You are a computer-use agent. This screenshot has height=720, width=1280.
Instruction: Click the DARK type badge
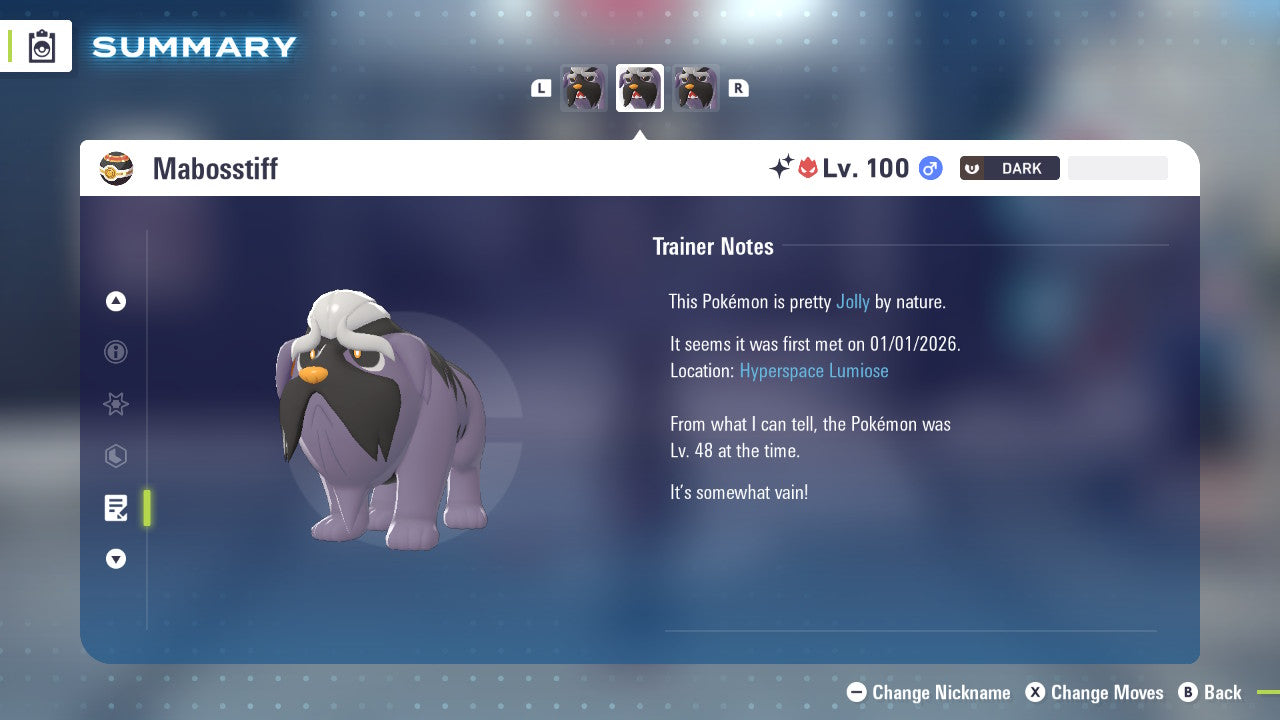point(1009,168)
